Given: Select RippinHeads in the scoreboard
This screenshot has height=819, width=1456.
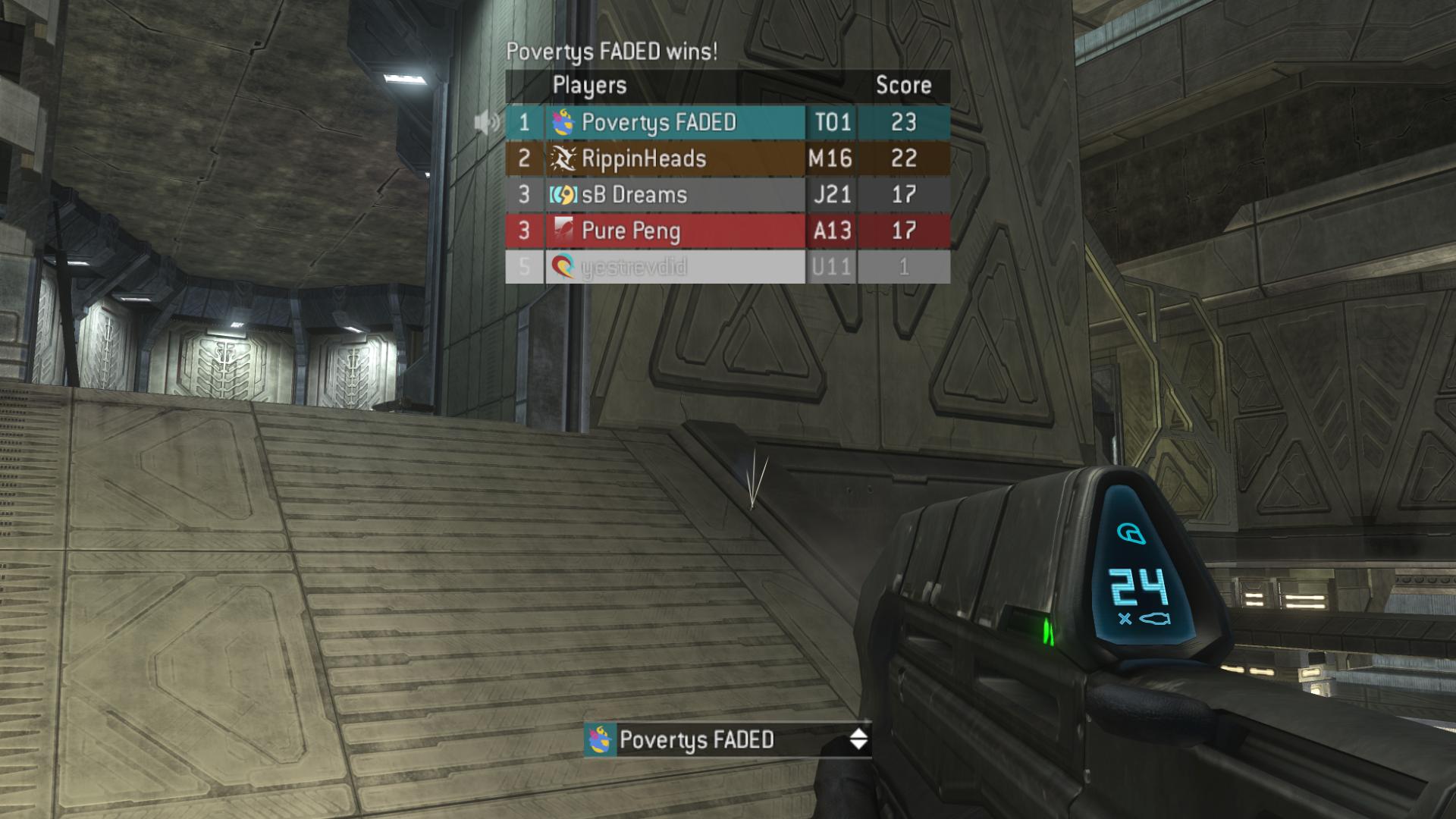Looking at the screenshot, I should tap(644, 158).
